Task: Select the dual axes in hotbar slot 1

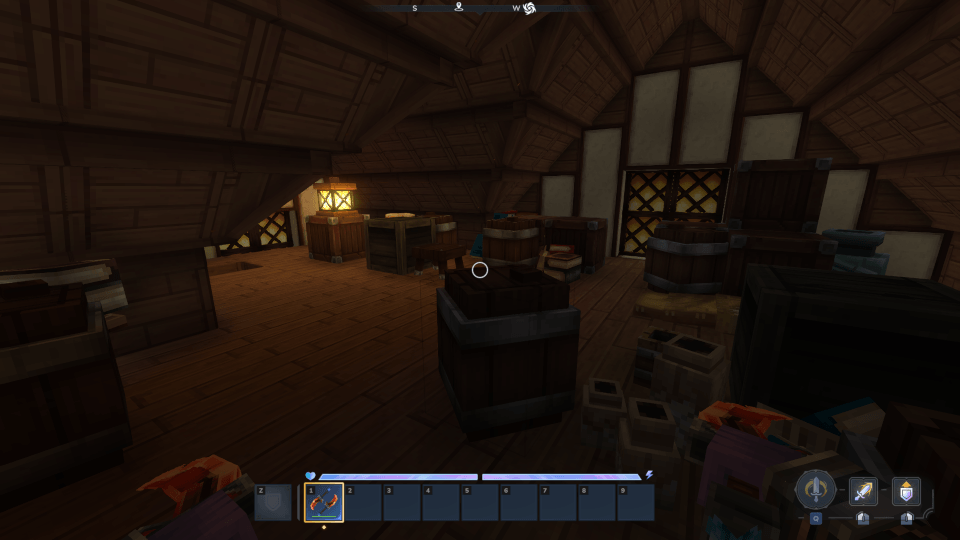Action: click(324, 503)
